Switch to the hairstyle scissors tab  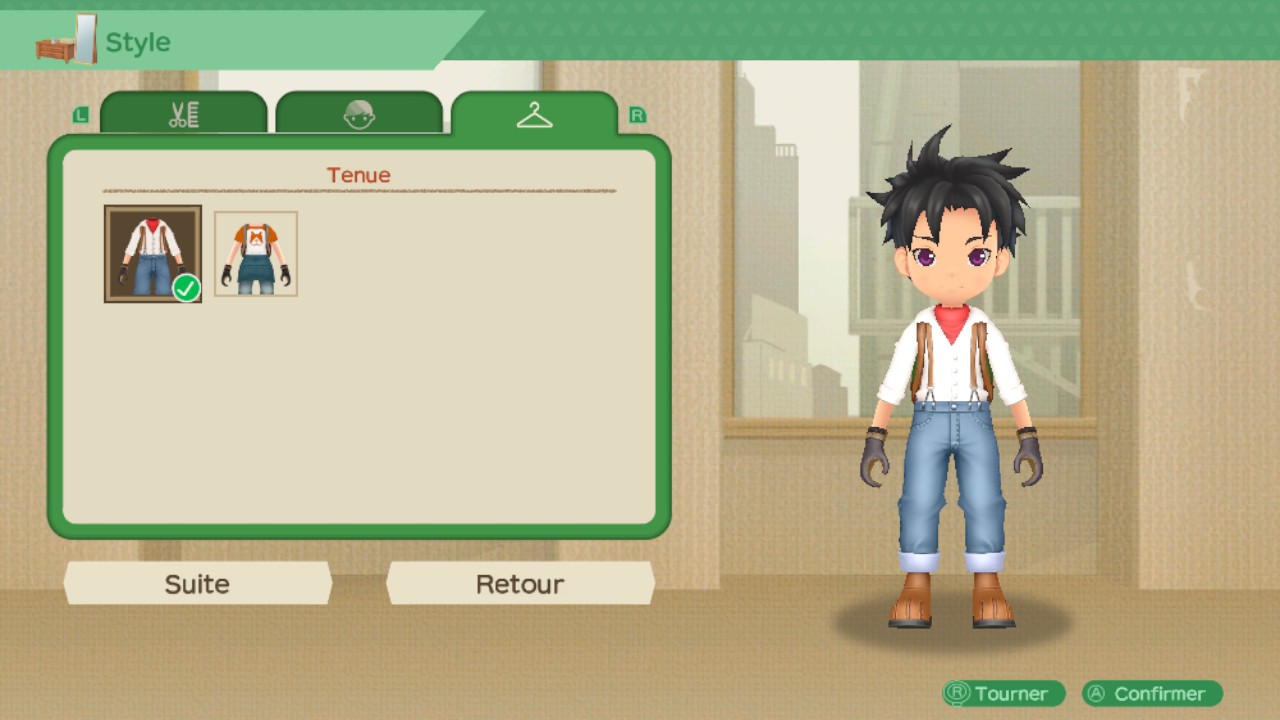(184, 114)
